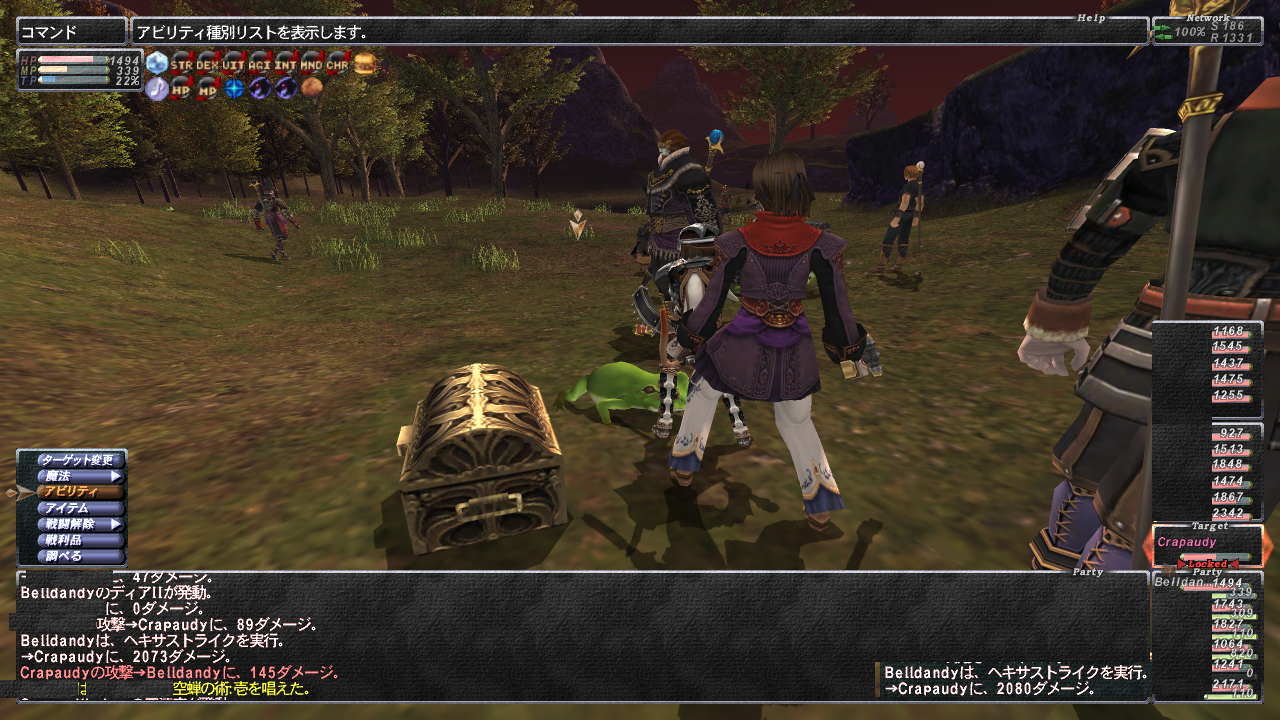
Task: Open the 魔法 magic submenu
Action: tap(78, 476)
